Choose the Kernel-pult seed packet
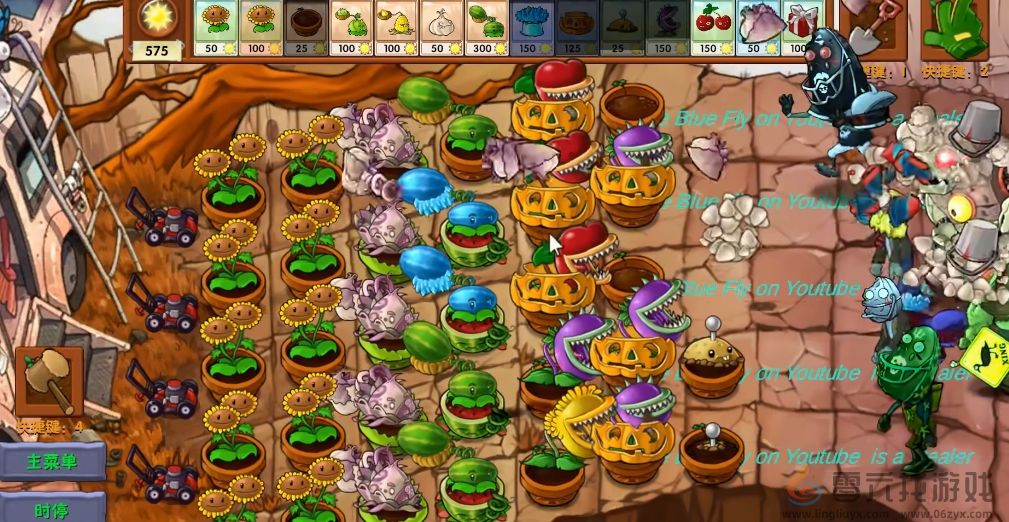Image resolution: width=1009 pixels, height=522 pixels. point(396,27)
